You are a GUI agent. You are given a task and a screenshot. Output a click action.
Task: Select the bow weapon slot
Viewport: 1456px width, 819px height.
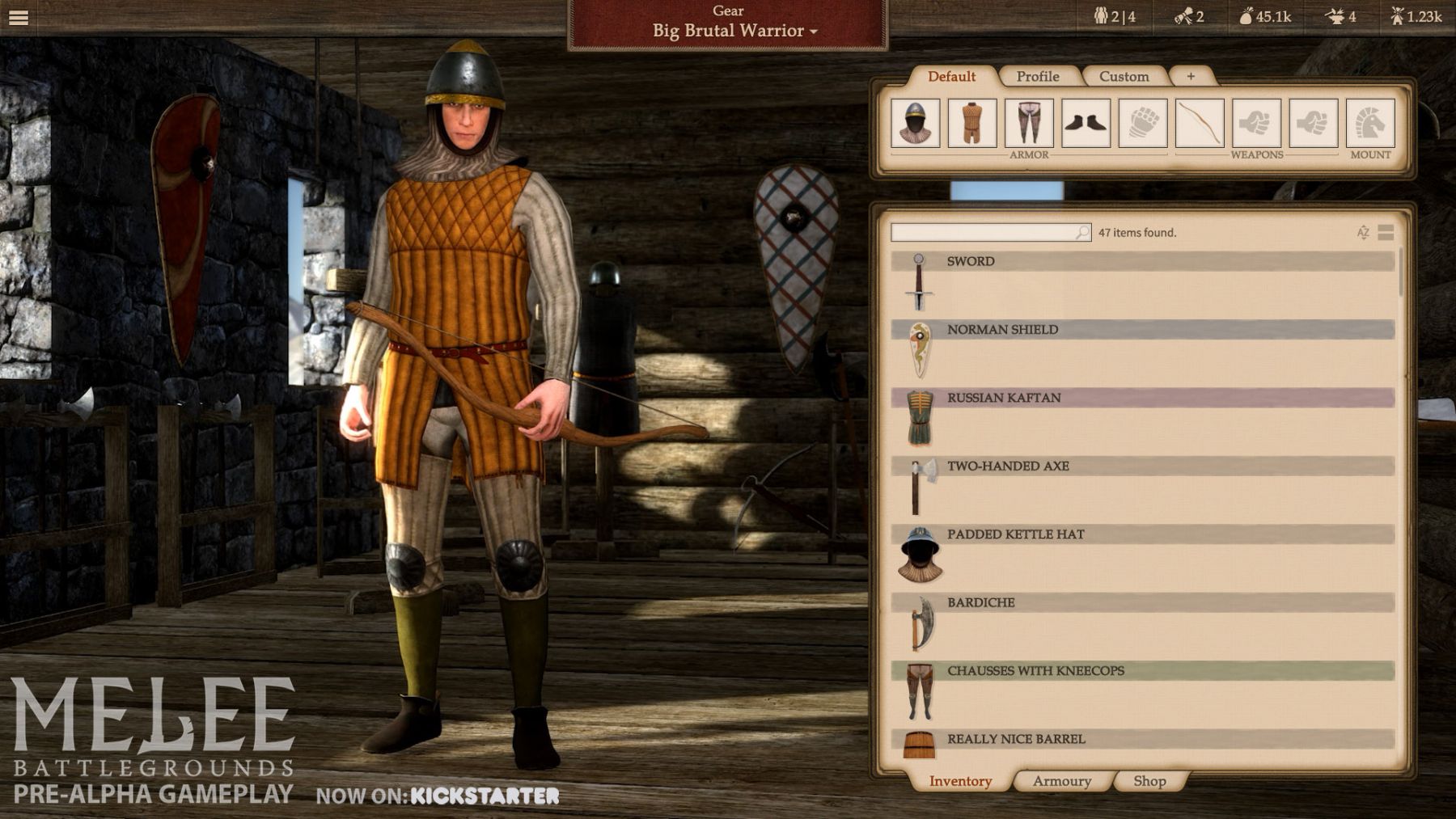(x=1200, y=123)
